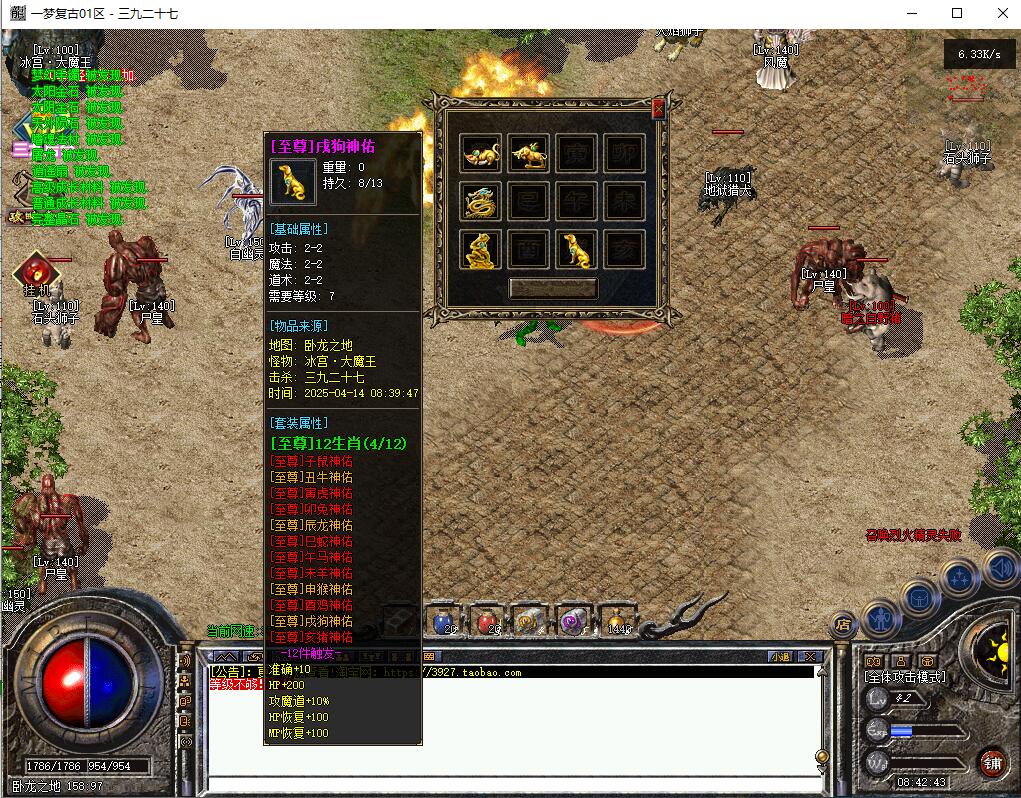Open the 店 shop button
The height and width of the screenshot is (798, 1021).
point(844,625)
